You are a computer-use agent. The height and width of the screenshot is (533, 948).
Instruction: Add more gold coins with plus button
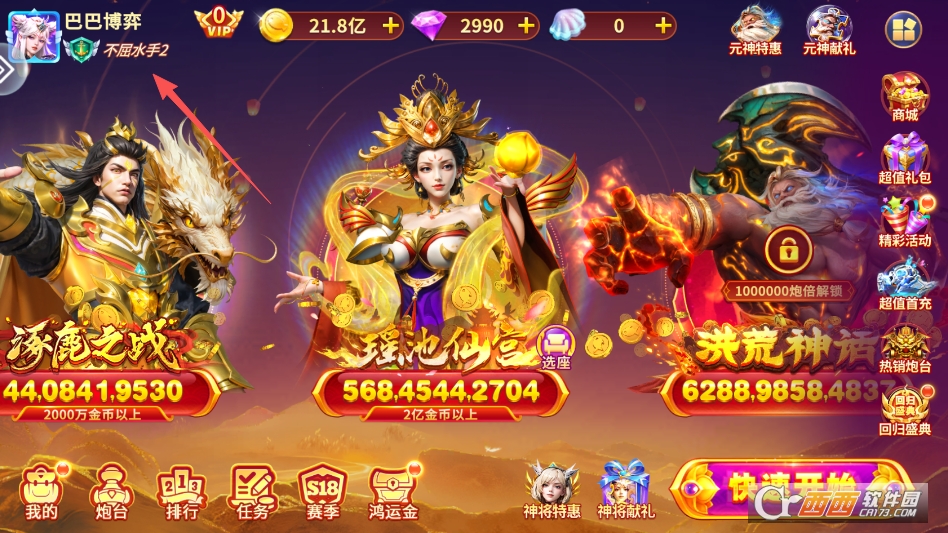pos(390,26)
